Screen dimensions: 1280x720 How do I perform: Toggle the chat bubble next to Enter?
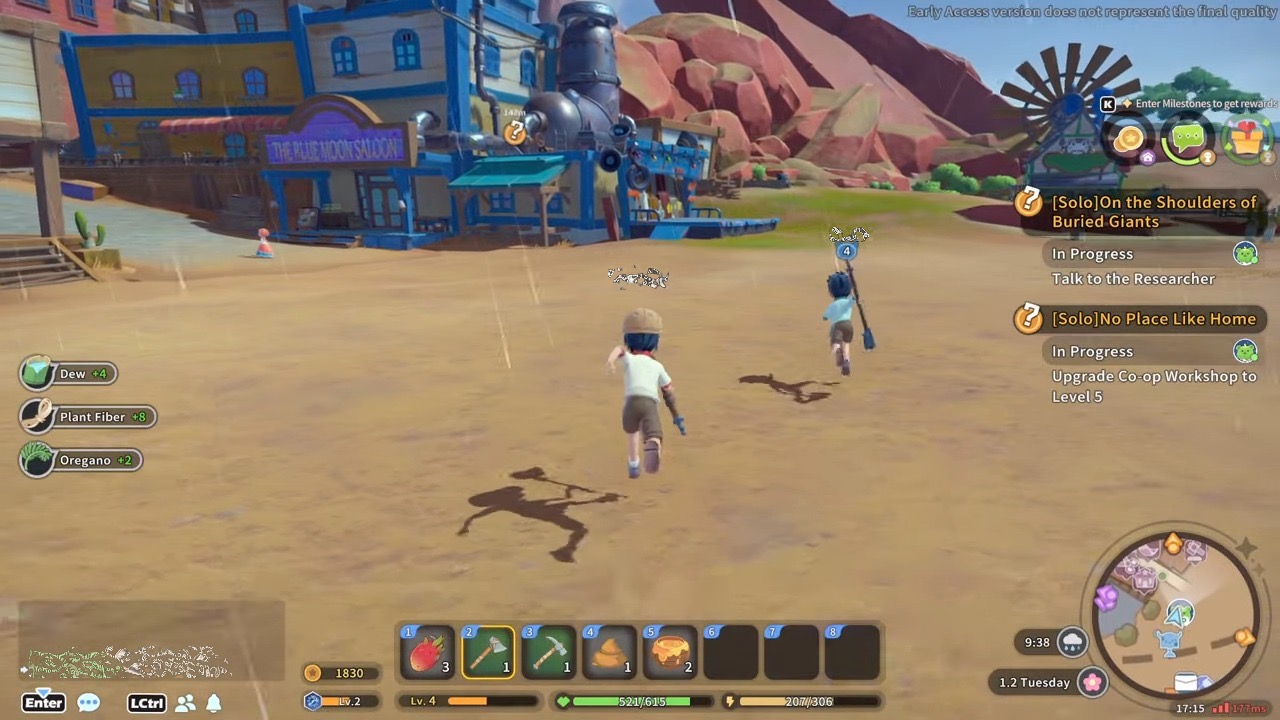89,703
